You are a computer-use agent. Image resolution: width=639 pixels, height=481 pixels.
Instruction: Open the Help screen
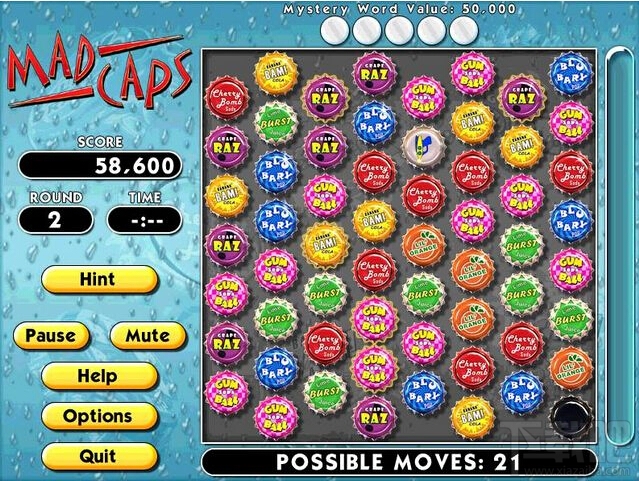(99, 377)
